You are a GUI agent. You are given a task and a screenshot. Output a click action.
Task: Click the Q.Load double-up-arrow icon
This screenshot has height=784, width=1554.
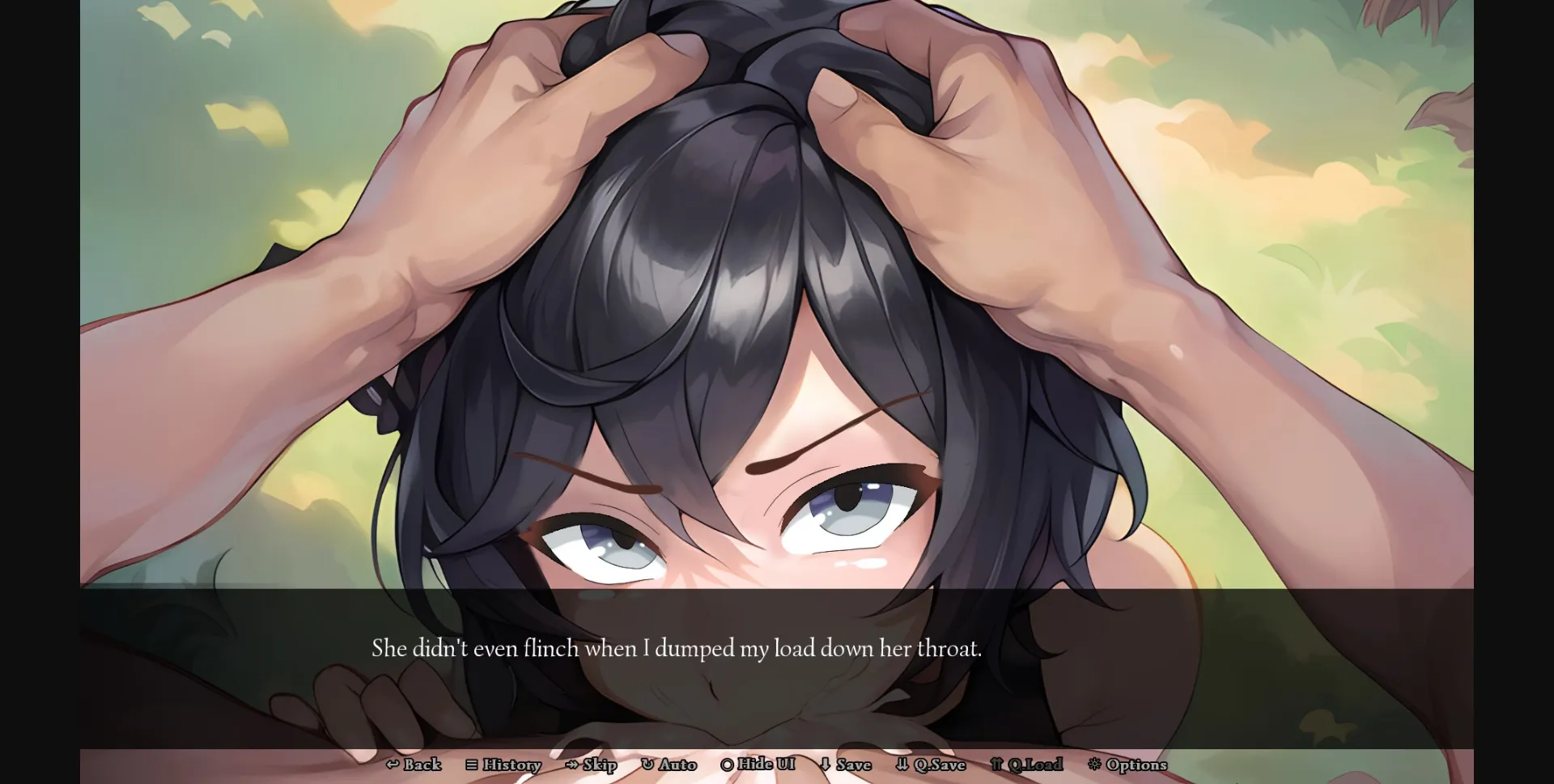click(x=999, y=765)
